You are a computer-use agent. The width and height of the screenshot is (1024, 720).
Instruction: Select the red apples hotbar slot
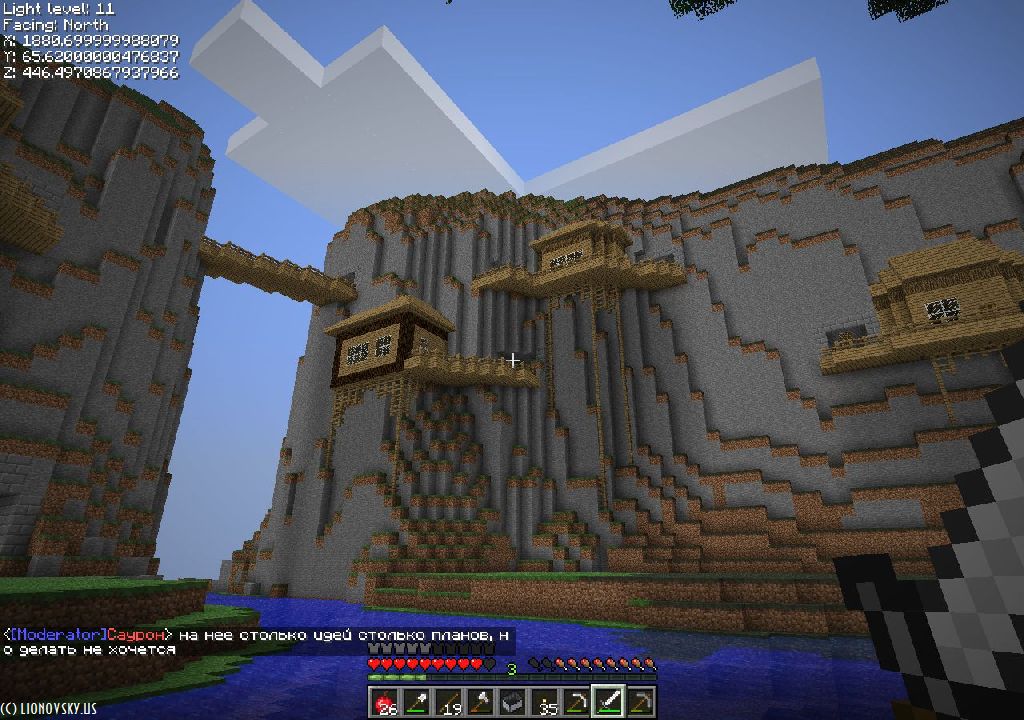(x=385, y=702)
